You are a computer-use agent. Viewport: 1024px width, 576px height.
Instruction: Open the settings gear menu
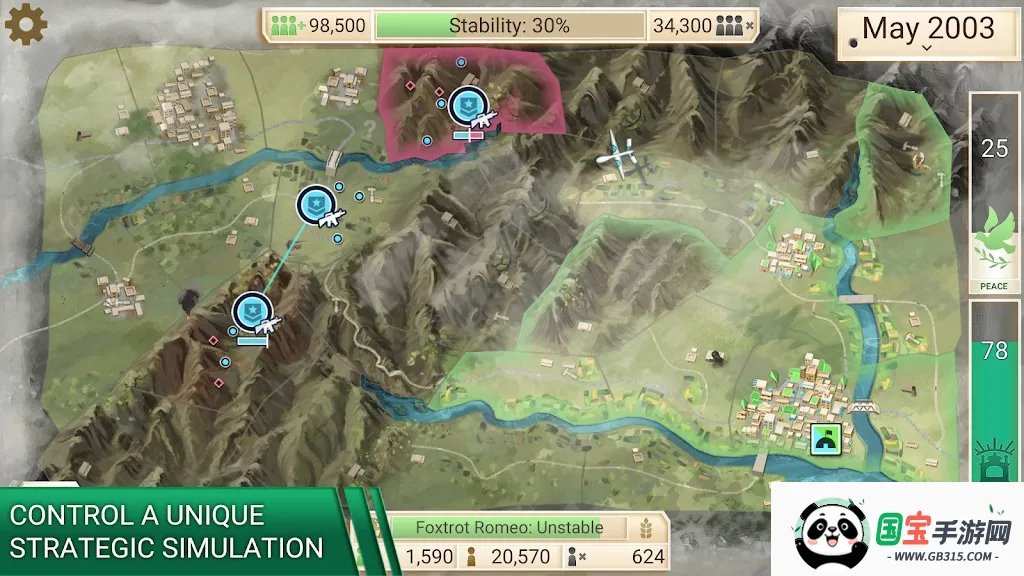pos(26,24)
